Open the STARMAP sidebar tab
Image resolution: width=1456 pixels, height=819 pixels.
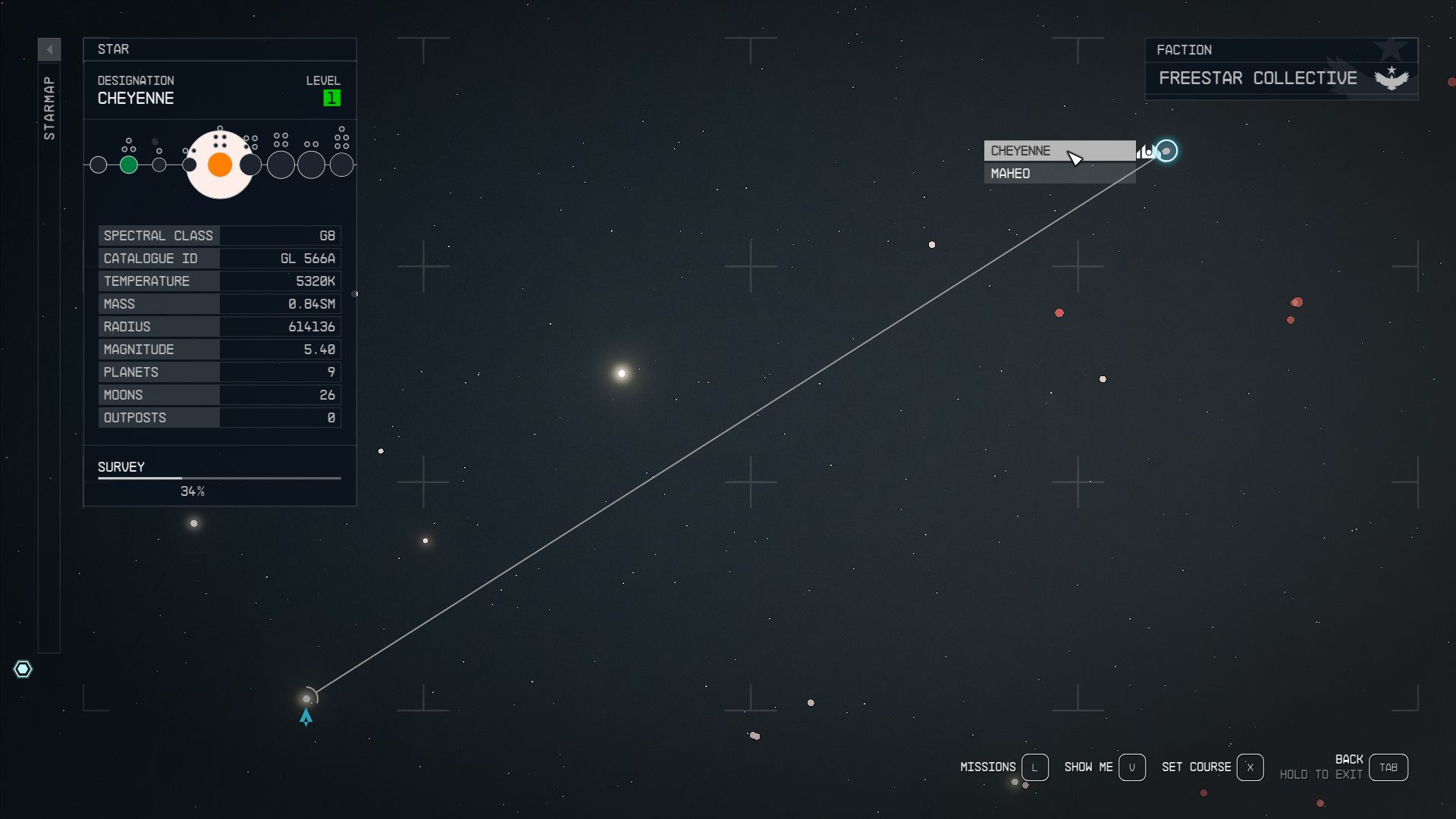[x=49, y=106]
